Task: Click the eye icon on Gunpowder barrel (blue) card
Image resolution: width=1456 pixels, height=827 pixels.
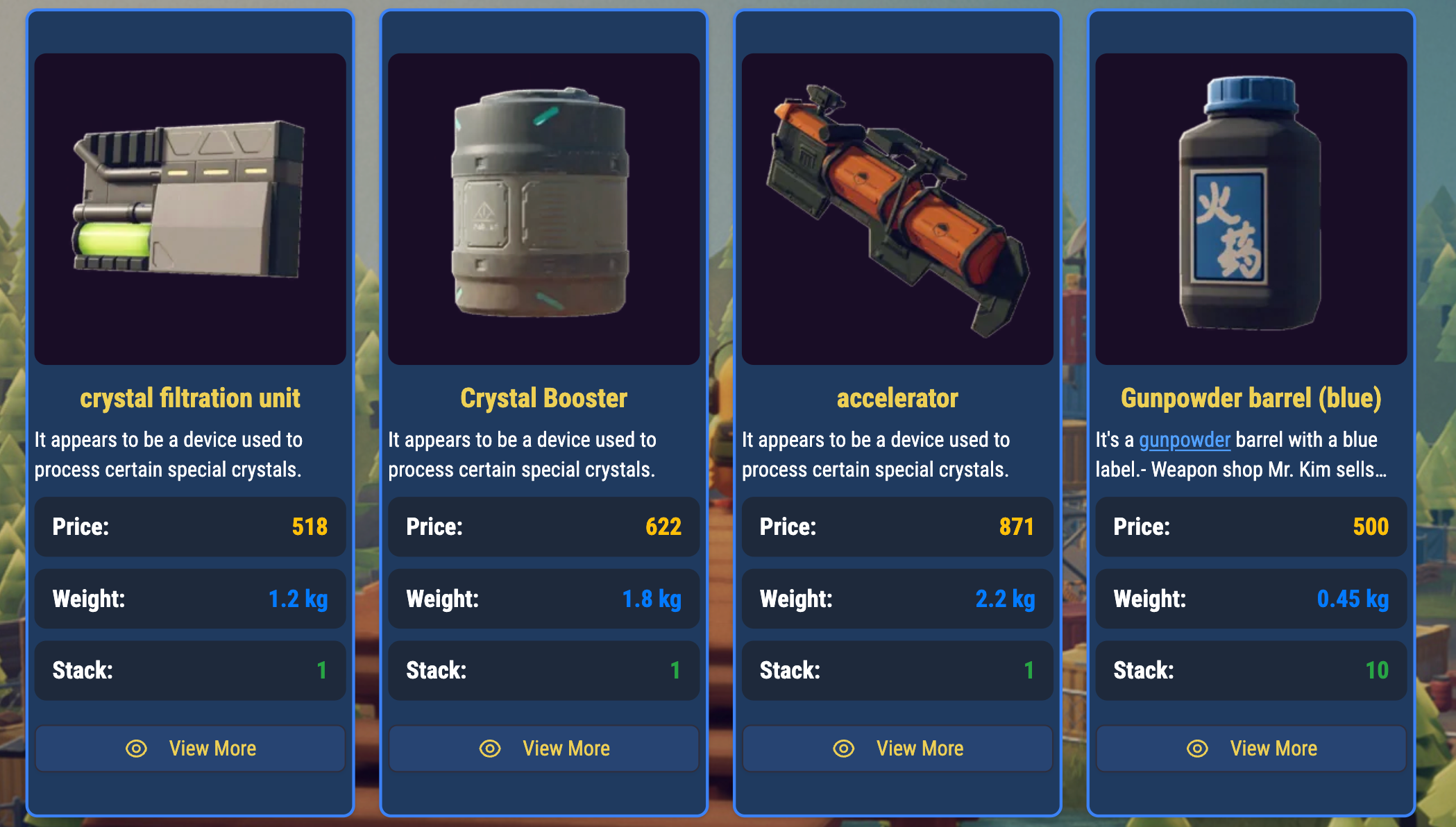Action: (1199, 748)
